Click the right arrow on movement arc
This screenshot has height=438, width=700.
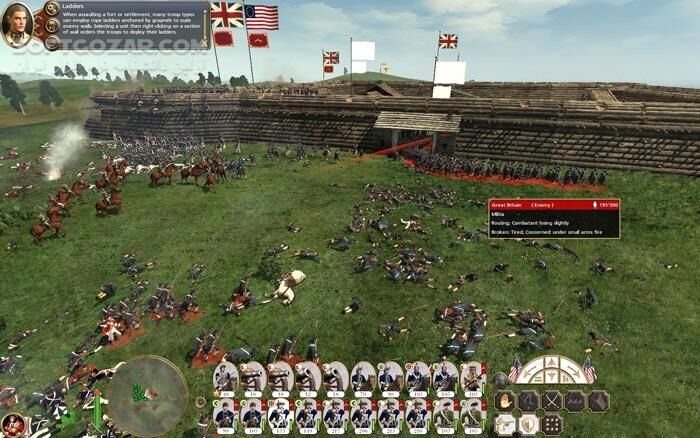[574, 370]
